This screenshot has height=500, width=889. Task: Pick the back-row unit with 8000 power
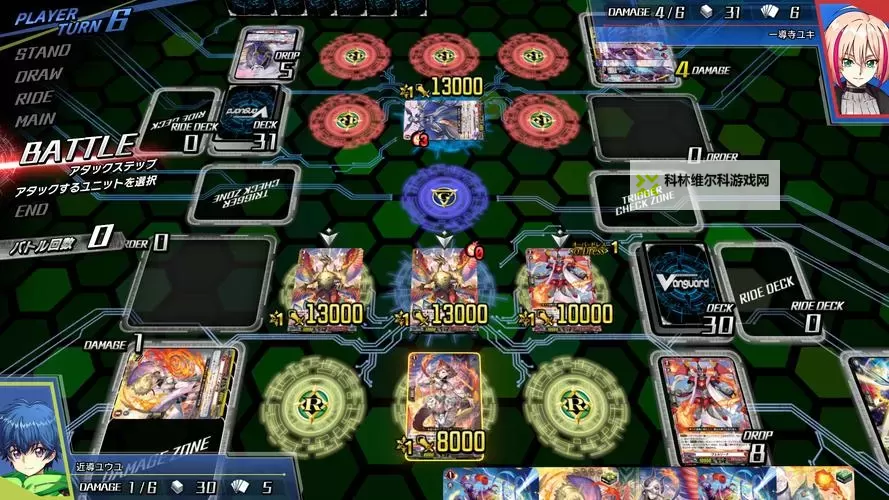(x=443, y=400)
